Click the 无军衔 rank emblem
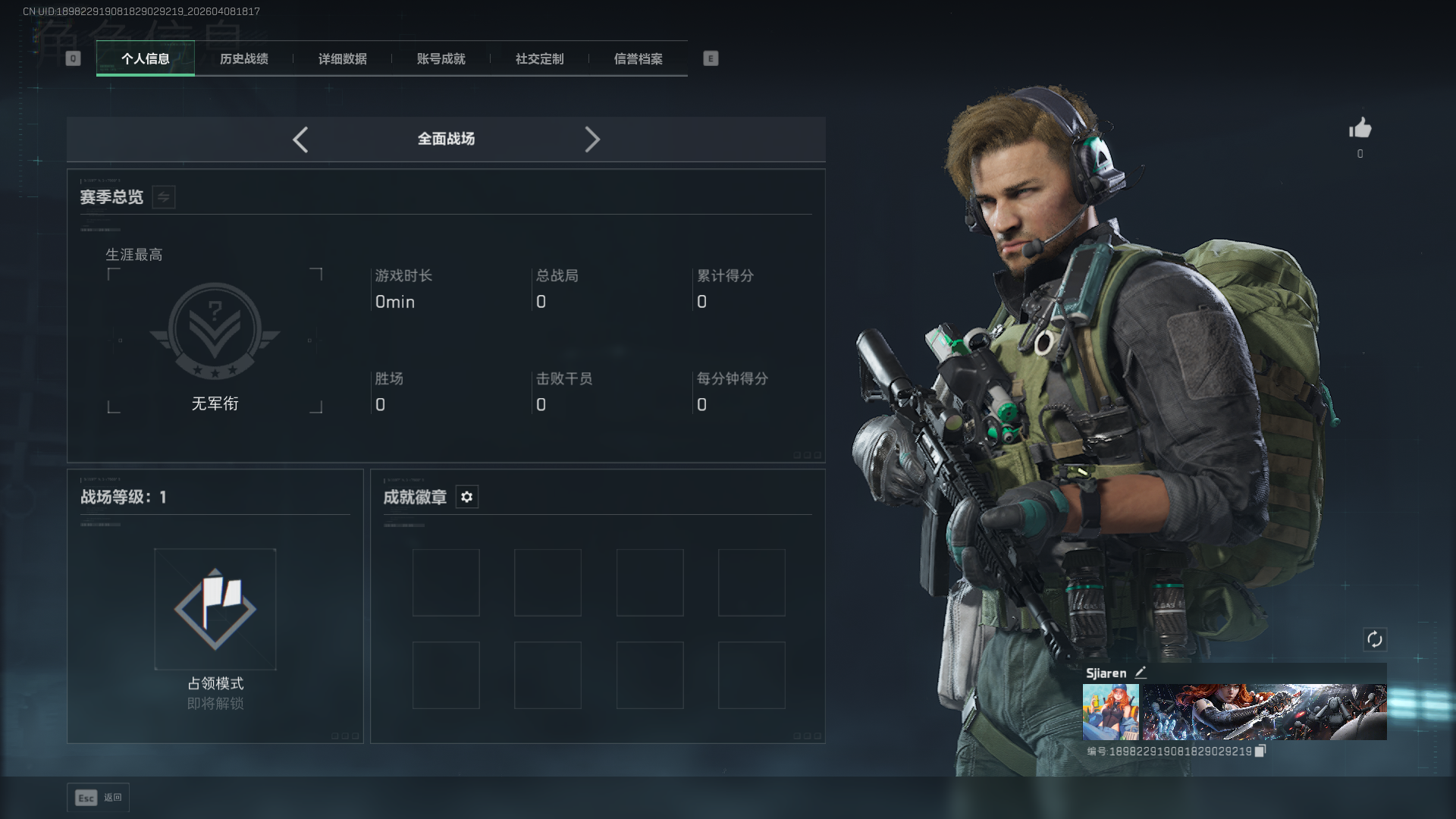Screen dimensions: 1456x819 tap(215, 331)
